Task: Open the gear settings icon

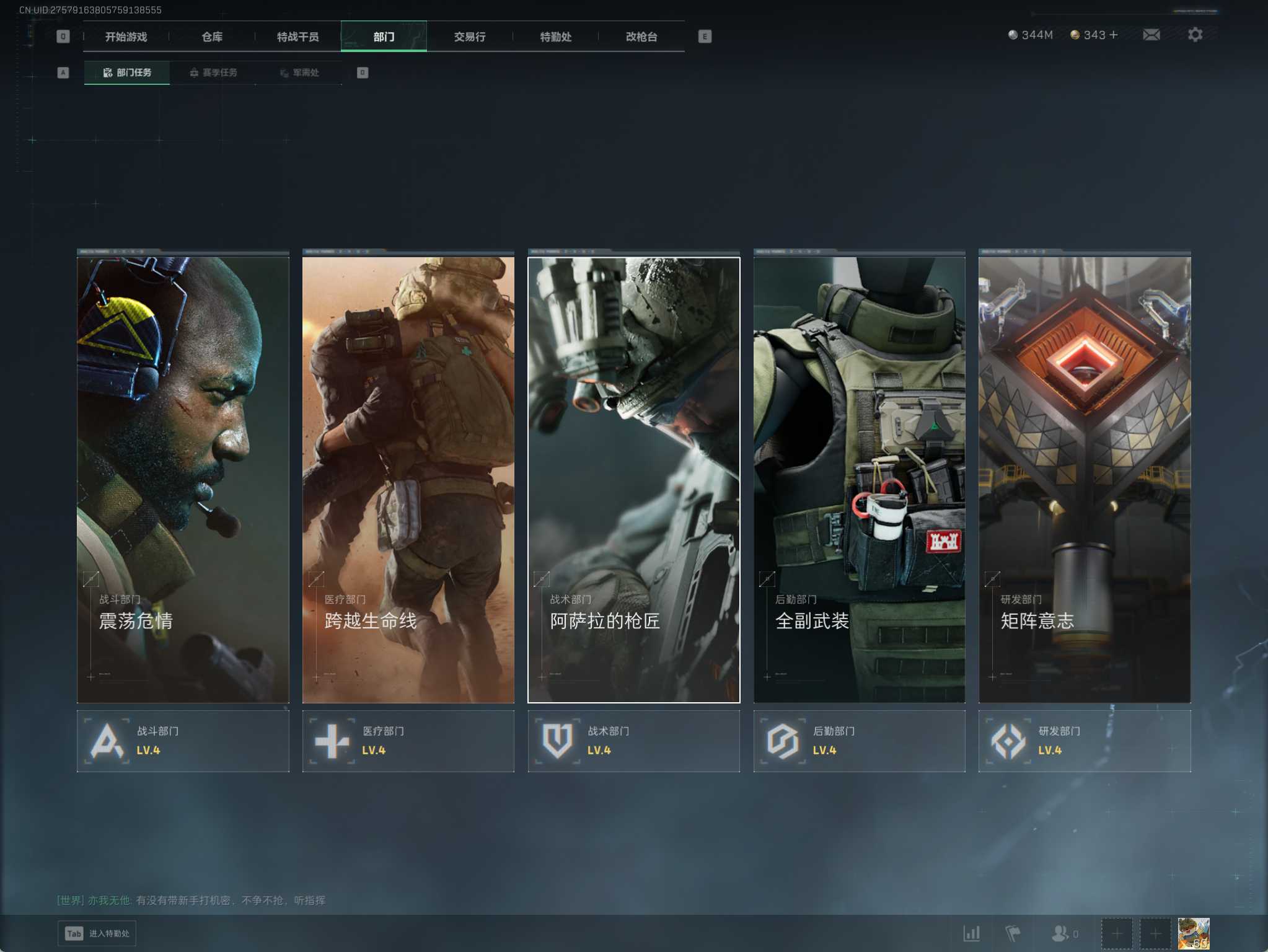Action: click(x=1195, y=35)
